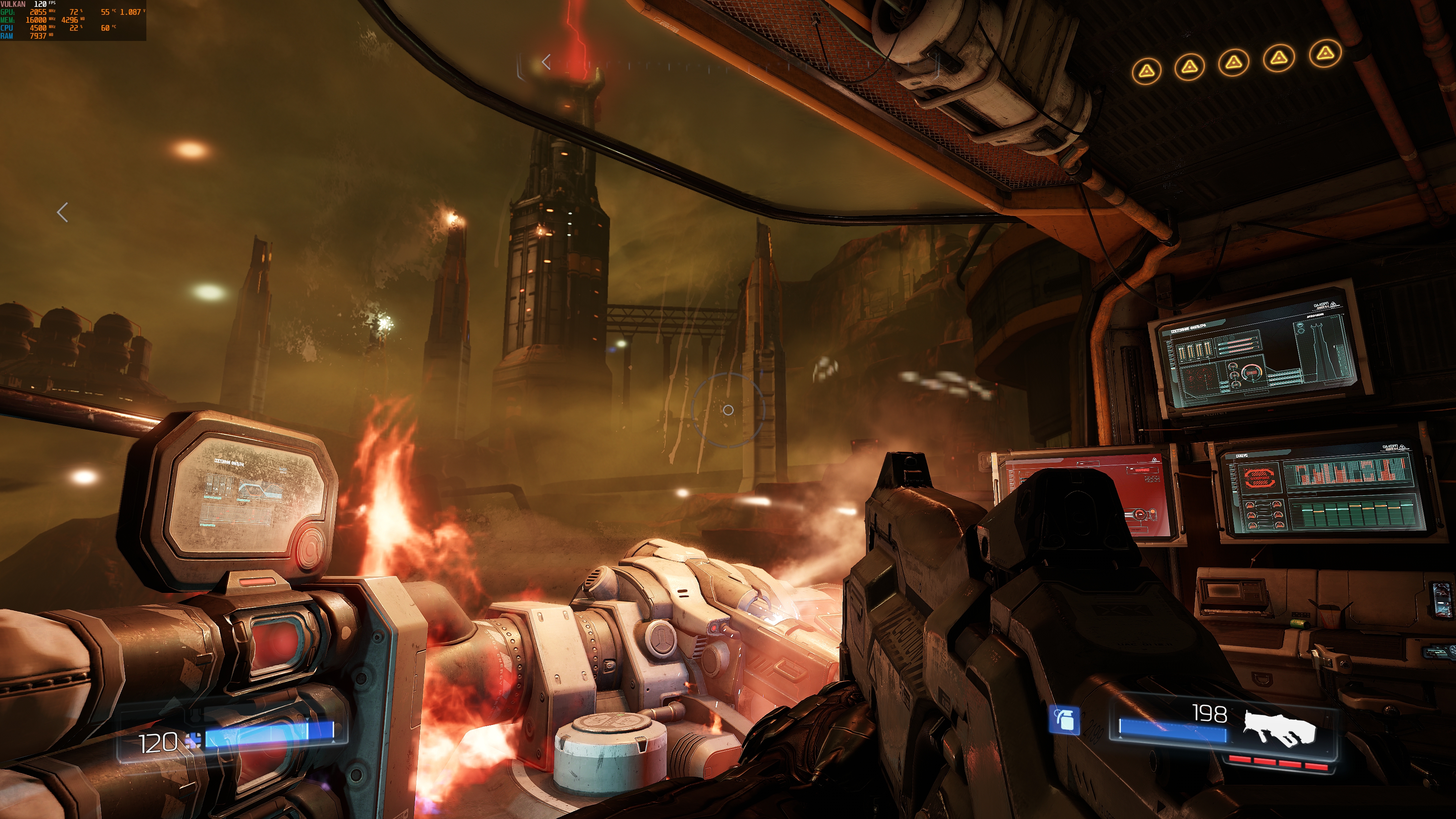Image resolution: width=1456 pixels, height=819 pixels.
Task: Click the left chevron on the compass strip
Action: (546, 61)
